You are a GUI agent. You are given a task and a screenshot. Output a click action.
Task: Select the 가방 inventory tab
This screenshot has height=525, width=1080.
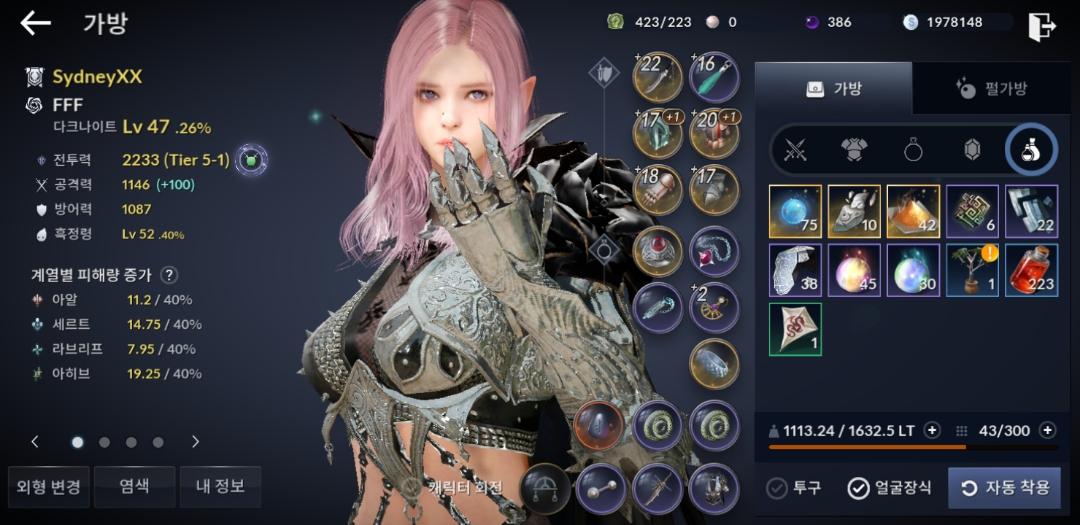pos(833,89)
